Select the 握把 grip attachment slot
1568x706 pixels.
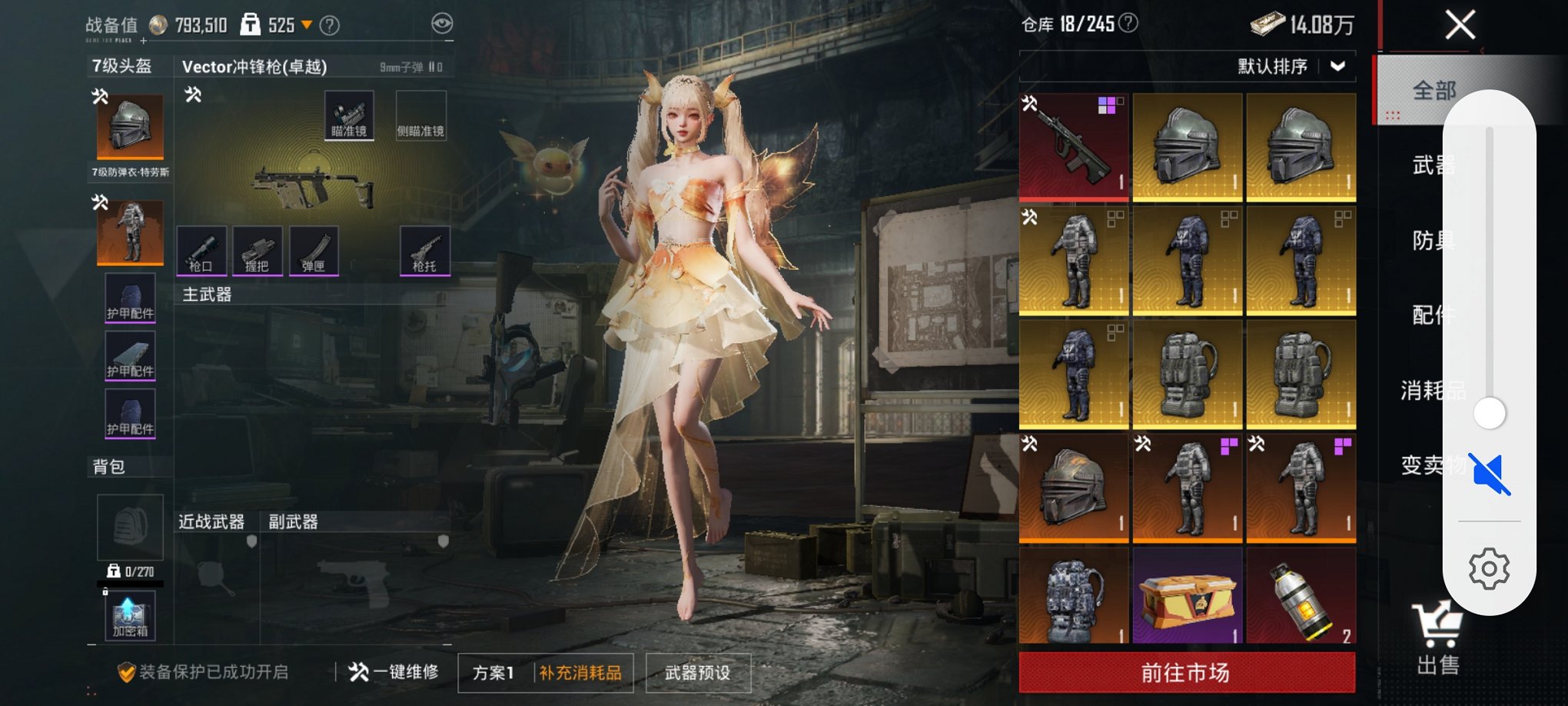[x=259, y=251]
